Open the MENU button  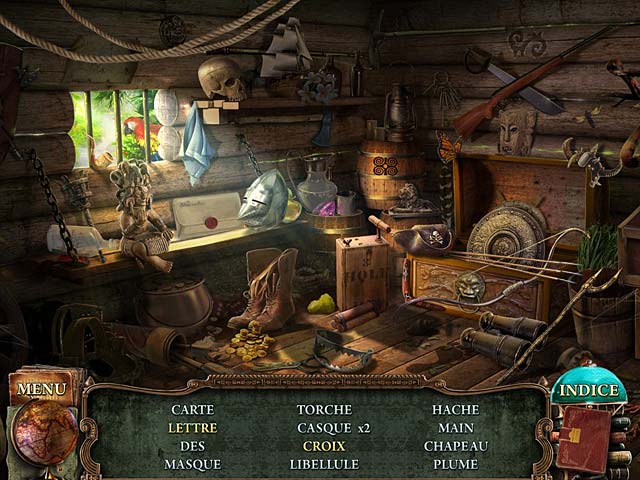pos(42,388)
